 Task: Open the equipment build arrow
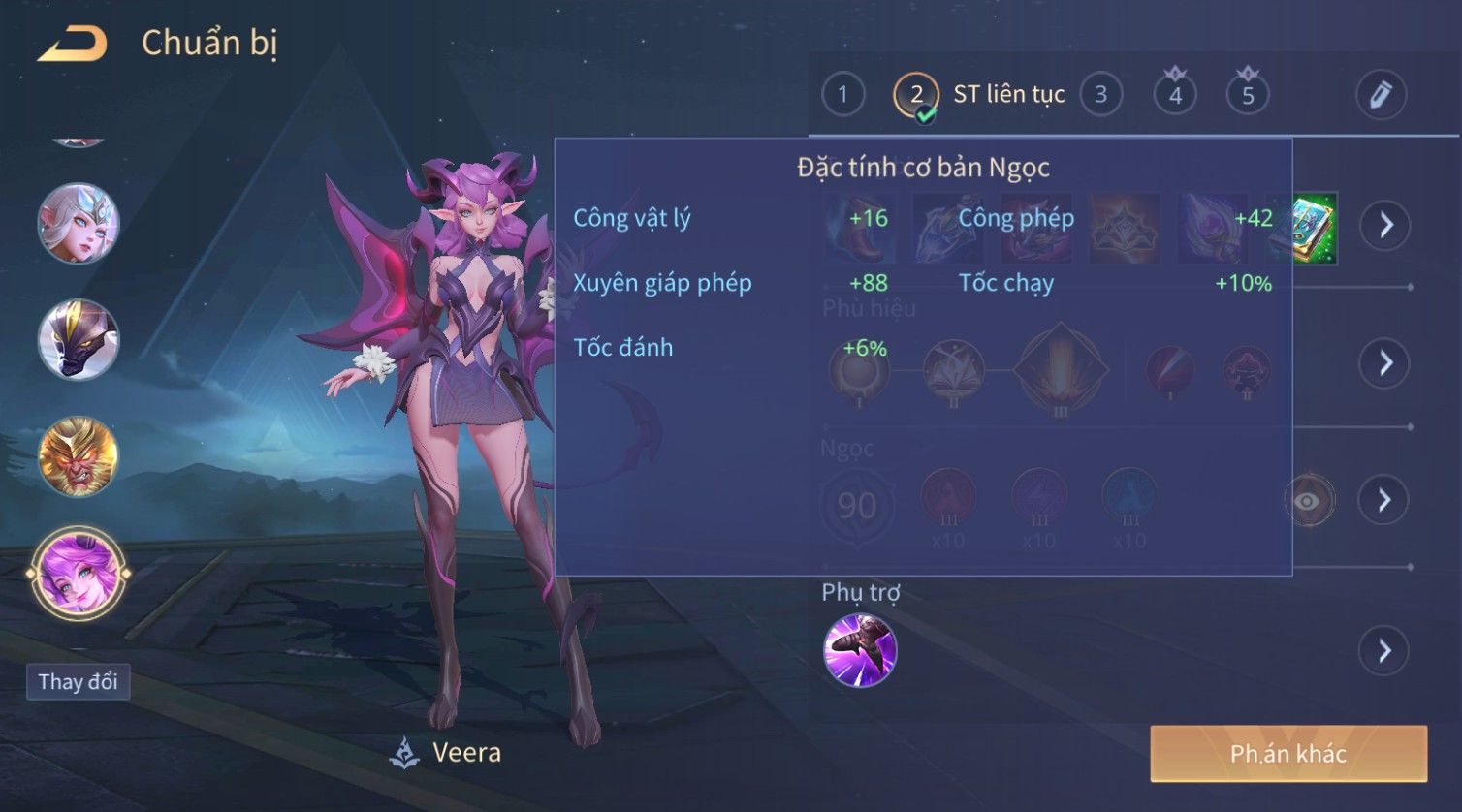coord(1384,225)
